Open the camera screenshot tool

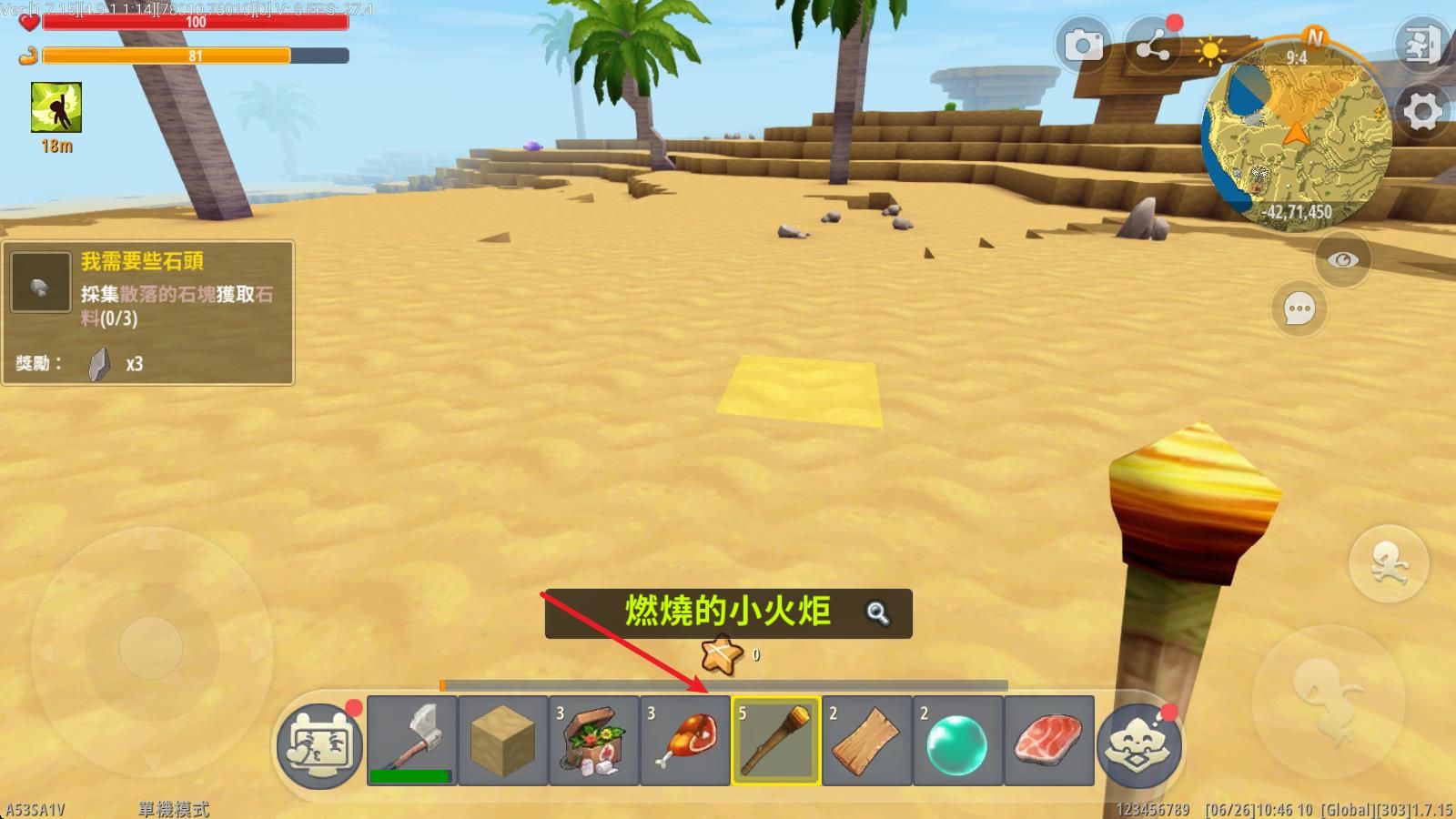click(x=1083, y=44)
